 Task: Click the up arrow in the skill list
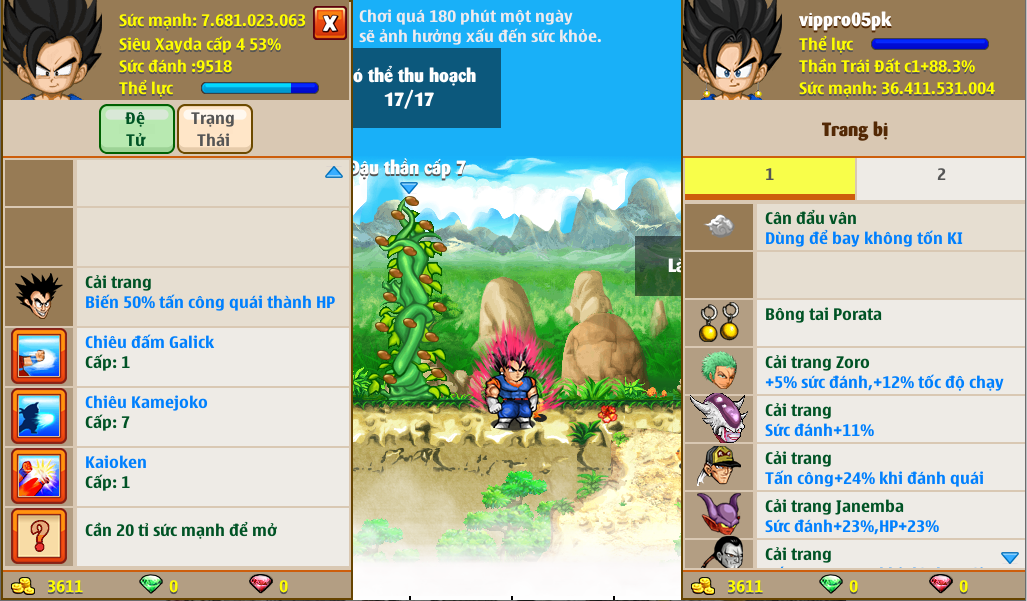point(334,173)
